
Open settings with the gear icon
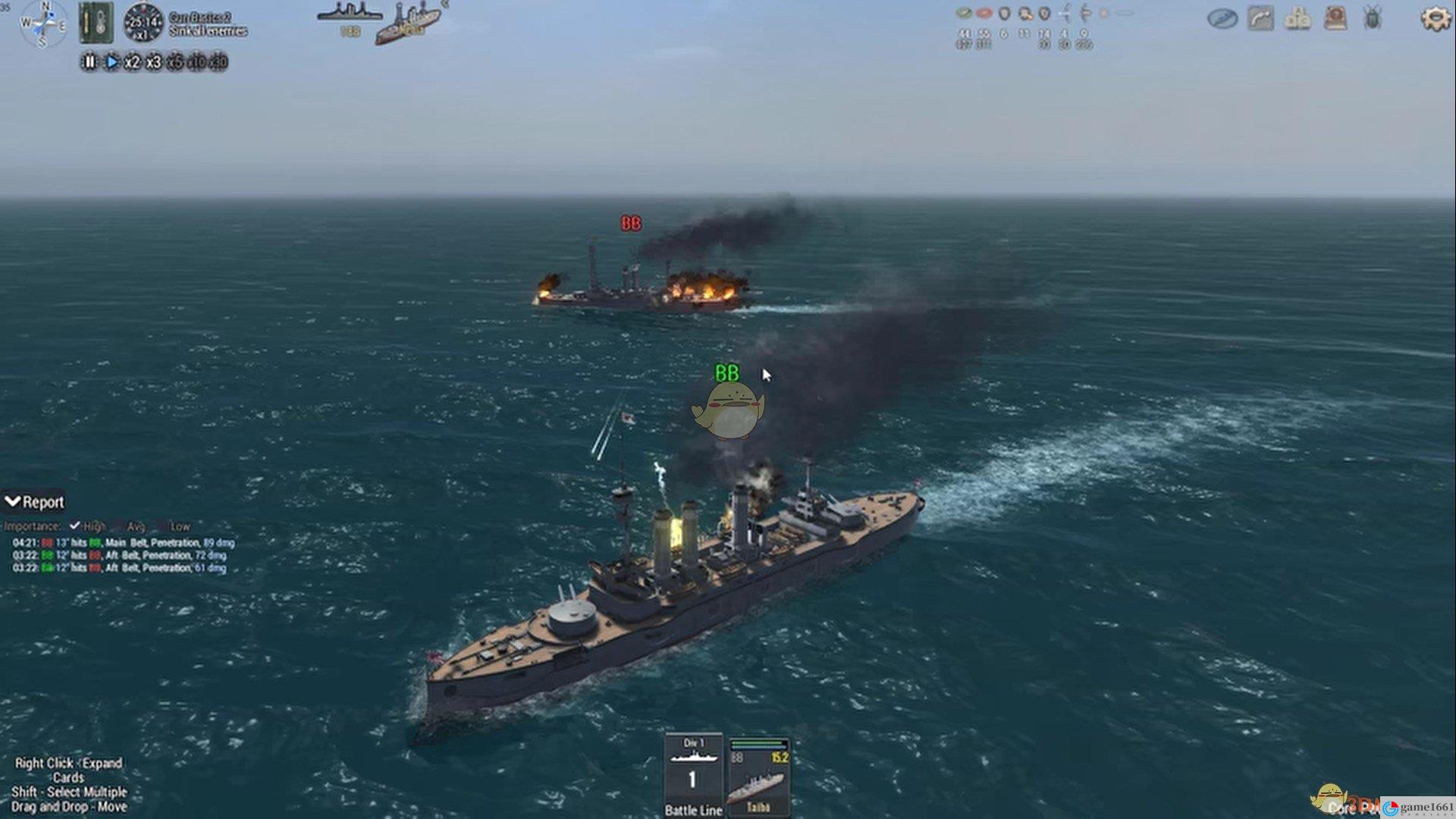[x=1434, y=18]
